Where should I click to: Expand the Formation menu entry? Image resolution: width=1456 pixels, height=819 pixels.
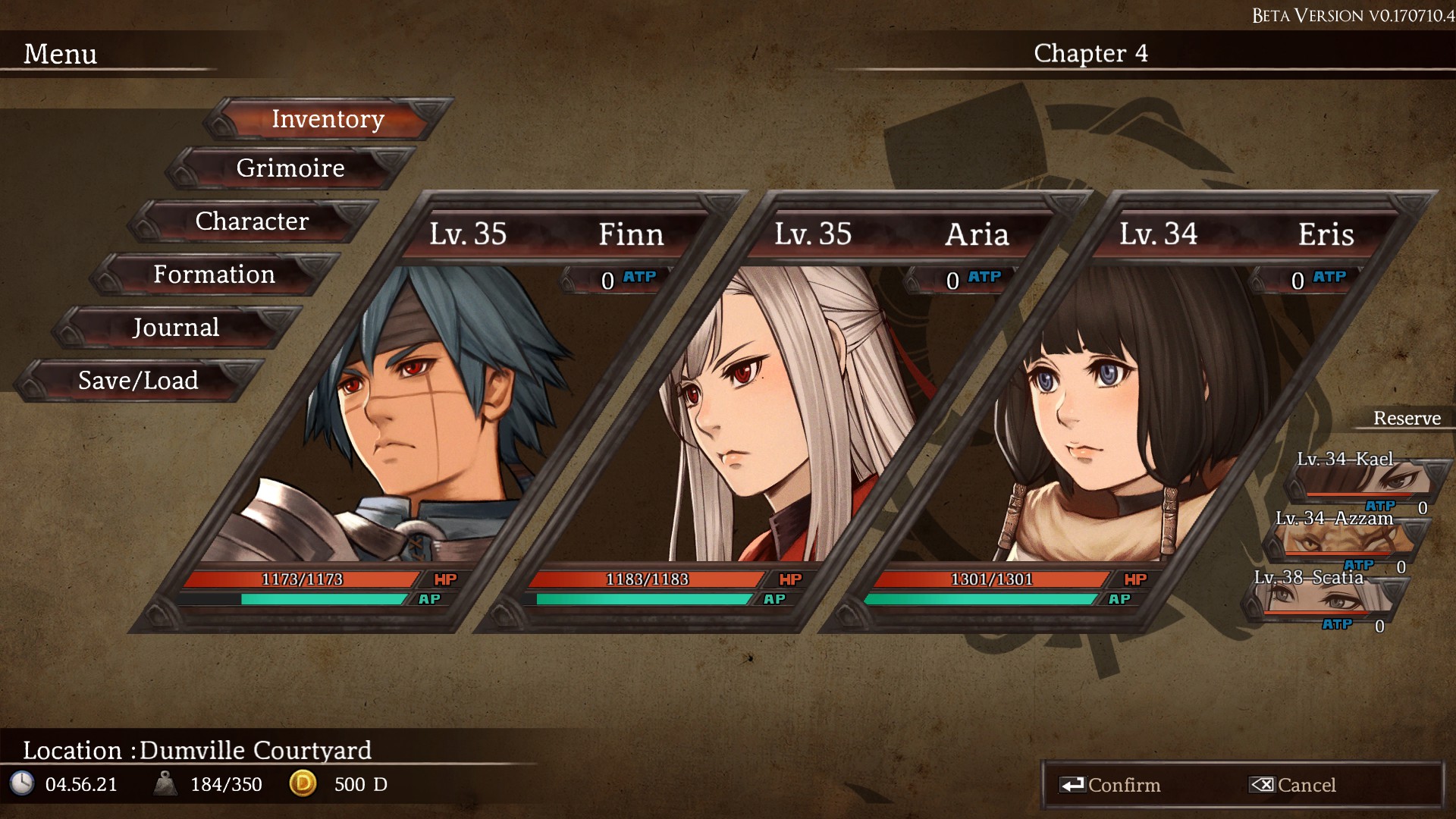click(x=215, y=275)
